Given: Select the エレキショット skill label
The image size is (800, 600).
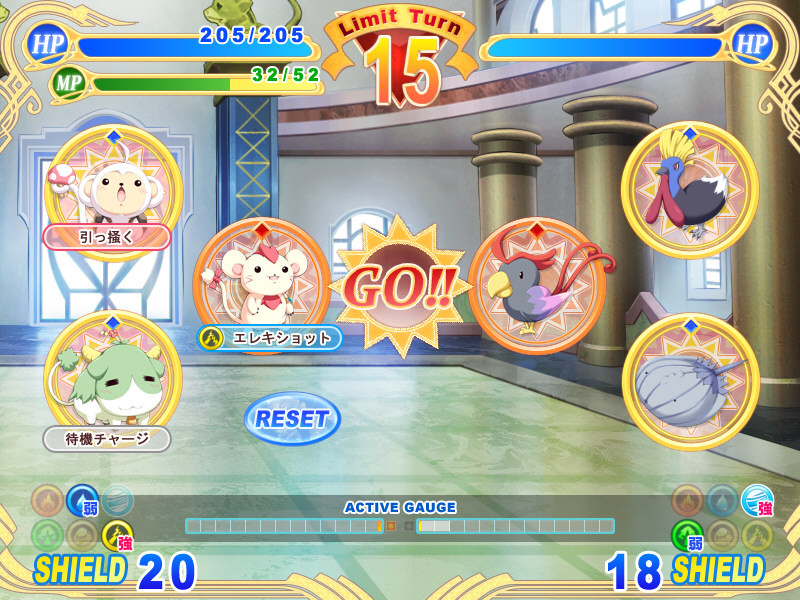Looking at the screenshot, I should pyautogui.click(x=271, y=338).
